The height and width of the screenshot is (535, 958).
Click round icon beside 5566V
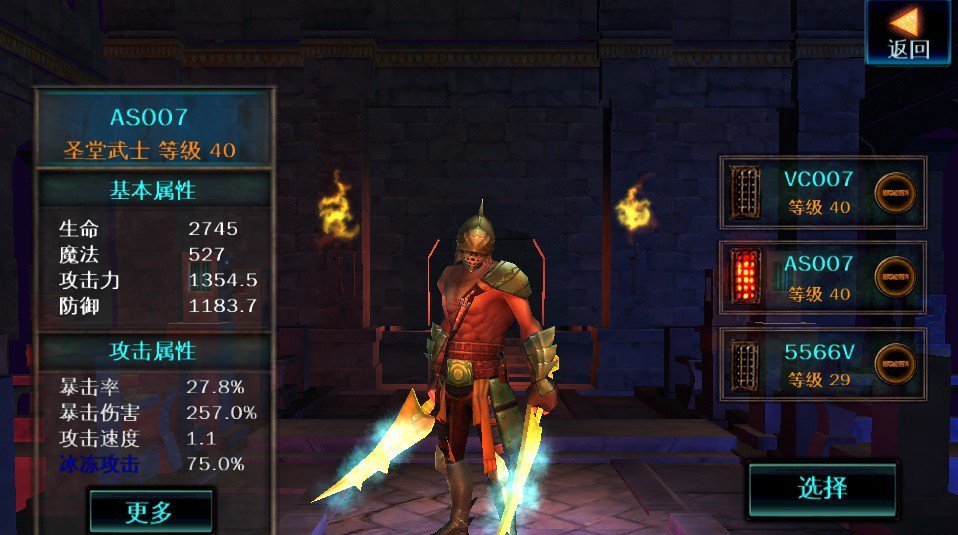[x=895, y=364]
